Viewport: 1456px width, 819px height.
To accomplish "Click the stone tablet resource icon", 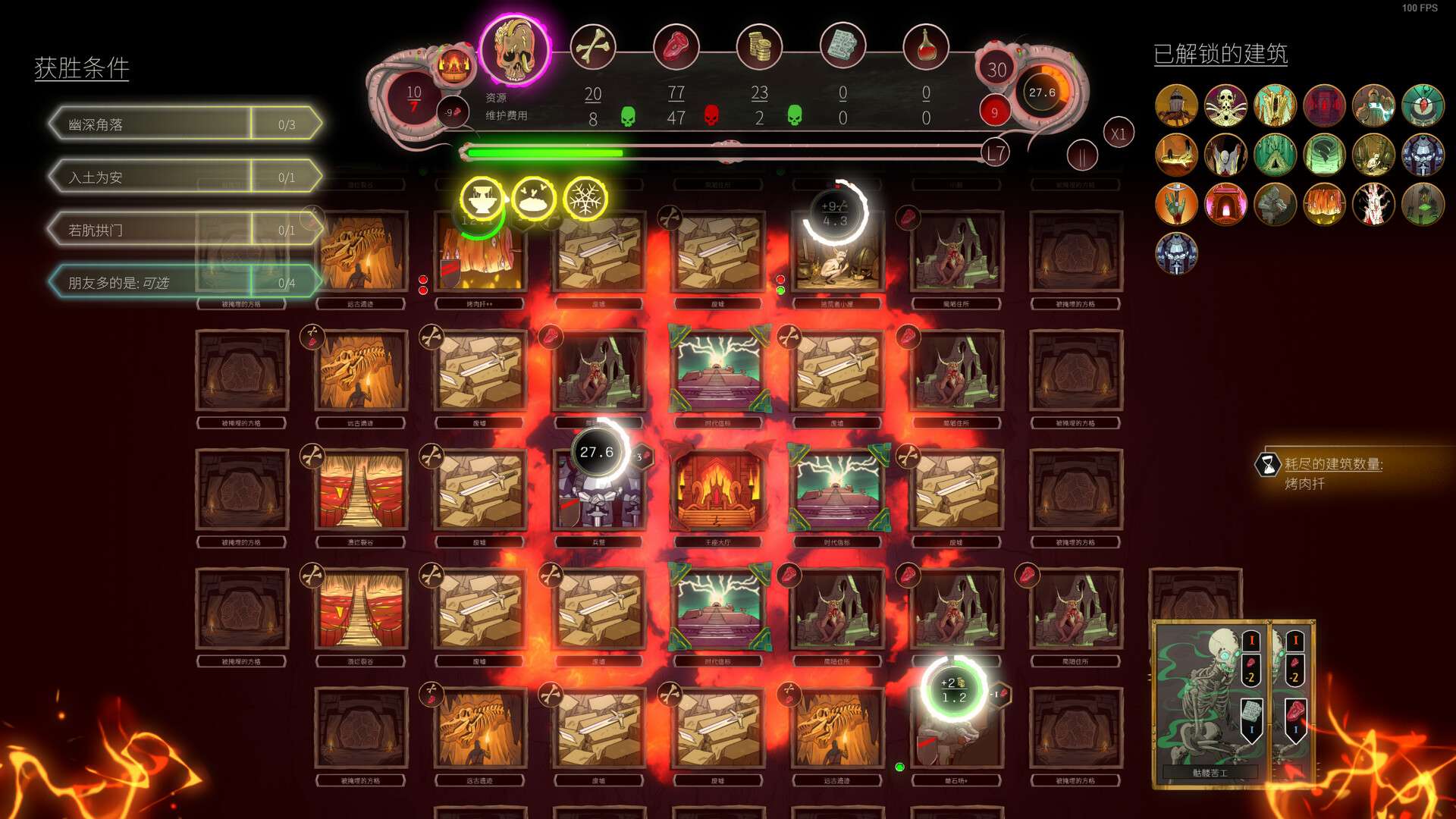I will click(843, 47).
